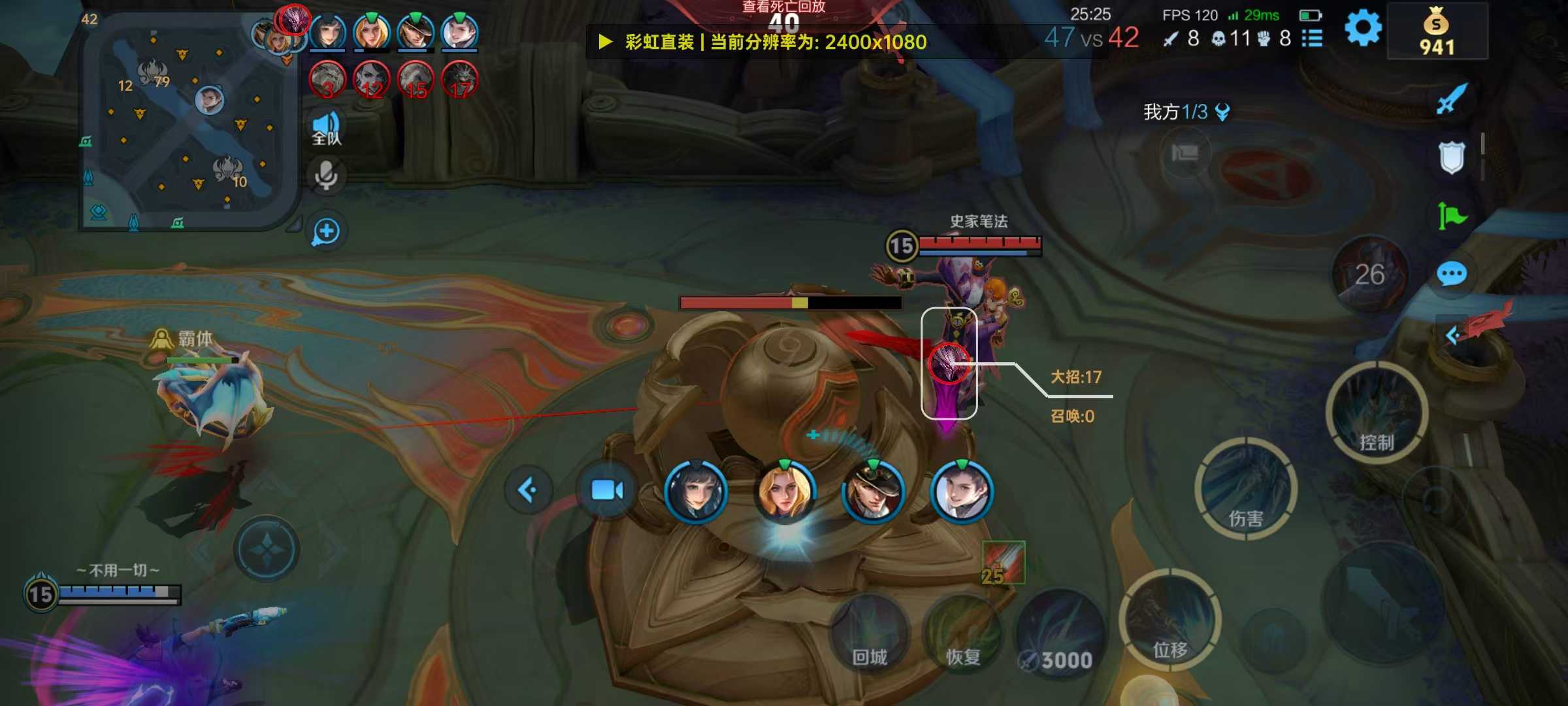Viewport: 1568px width, 706px height.
Task: Send the sword attack signal
Action: pos(1452,99)
